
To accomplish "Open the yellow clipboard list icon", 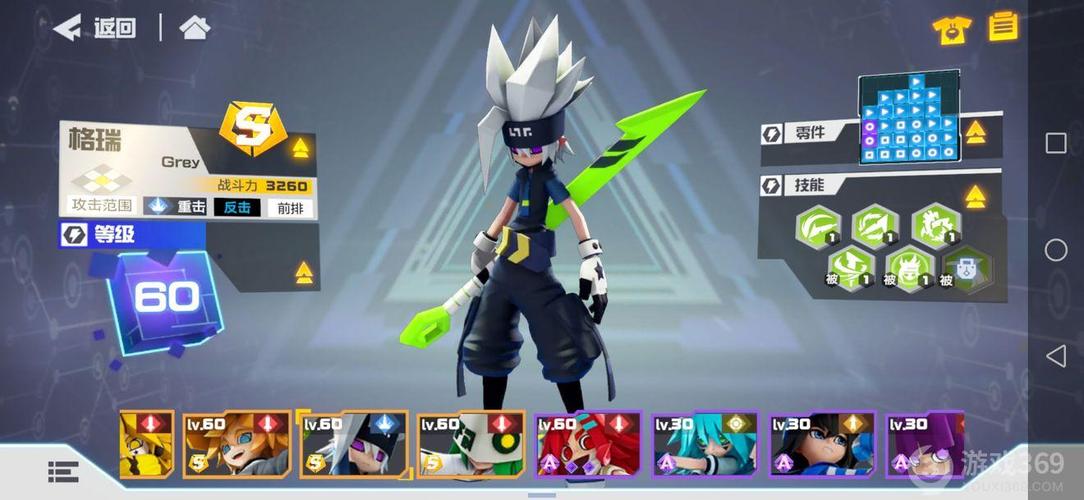I will [1003, 27].
